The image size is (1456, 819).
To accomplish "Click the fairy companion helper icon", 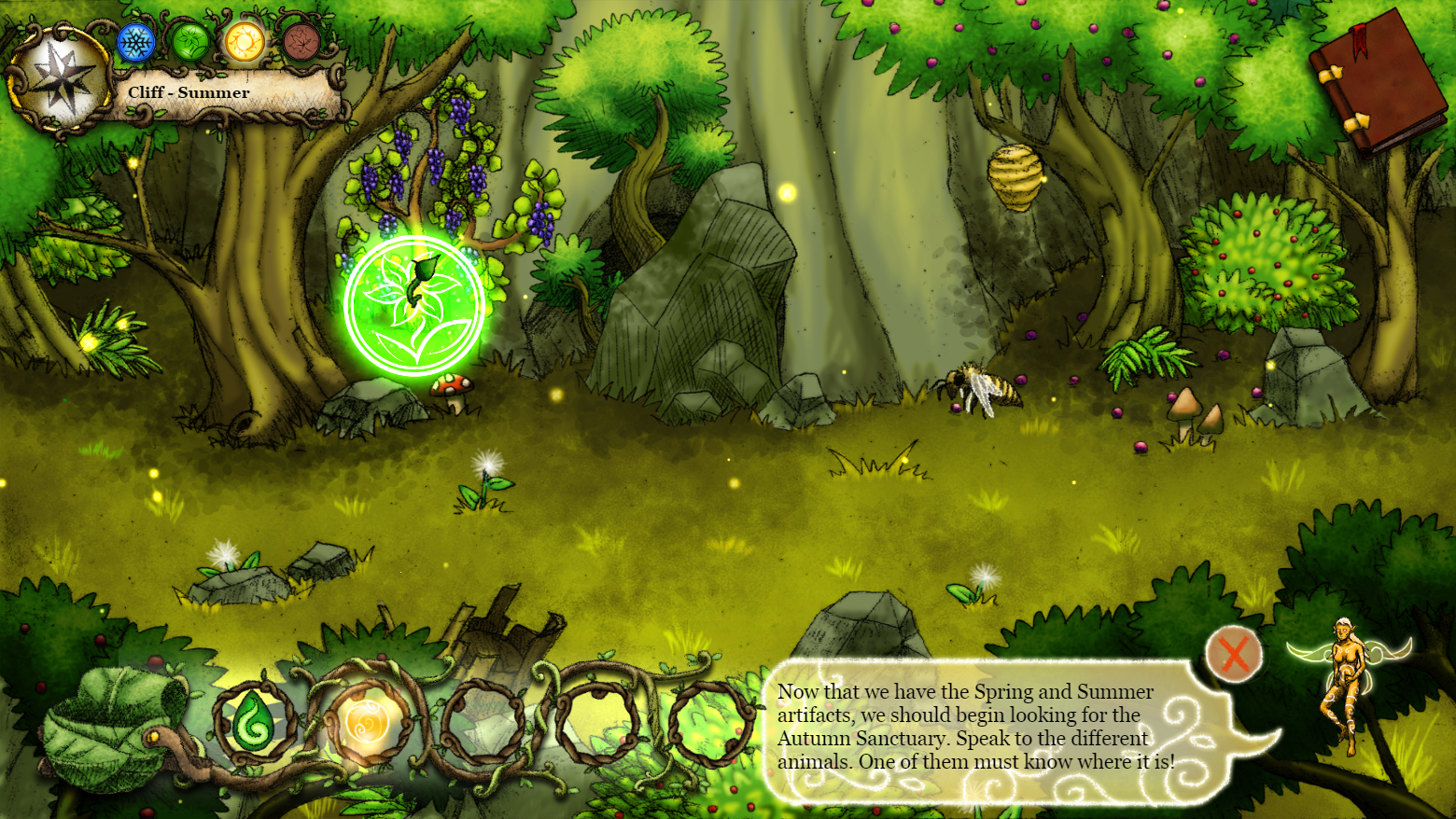I will [1347, 679].
